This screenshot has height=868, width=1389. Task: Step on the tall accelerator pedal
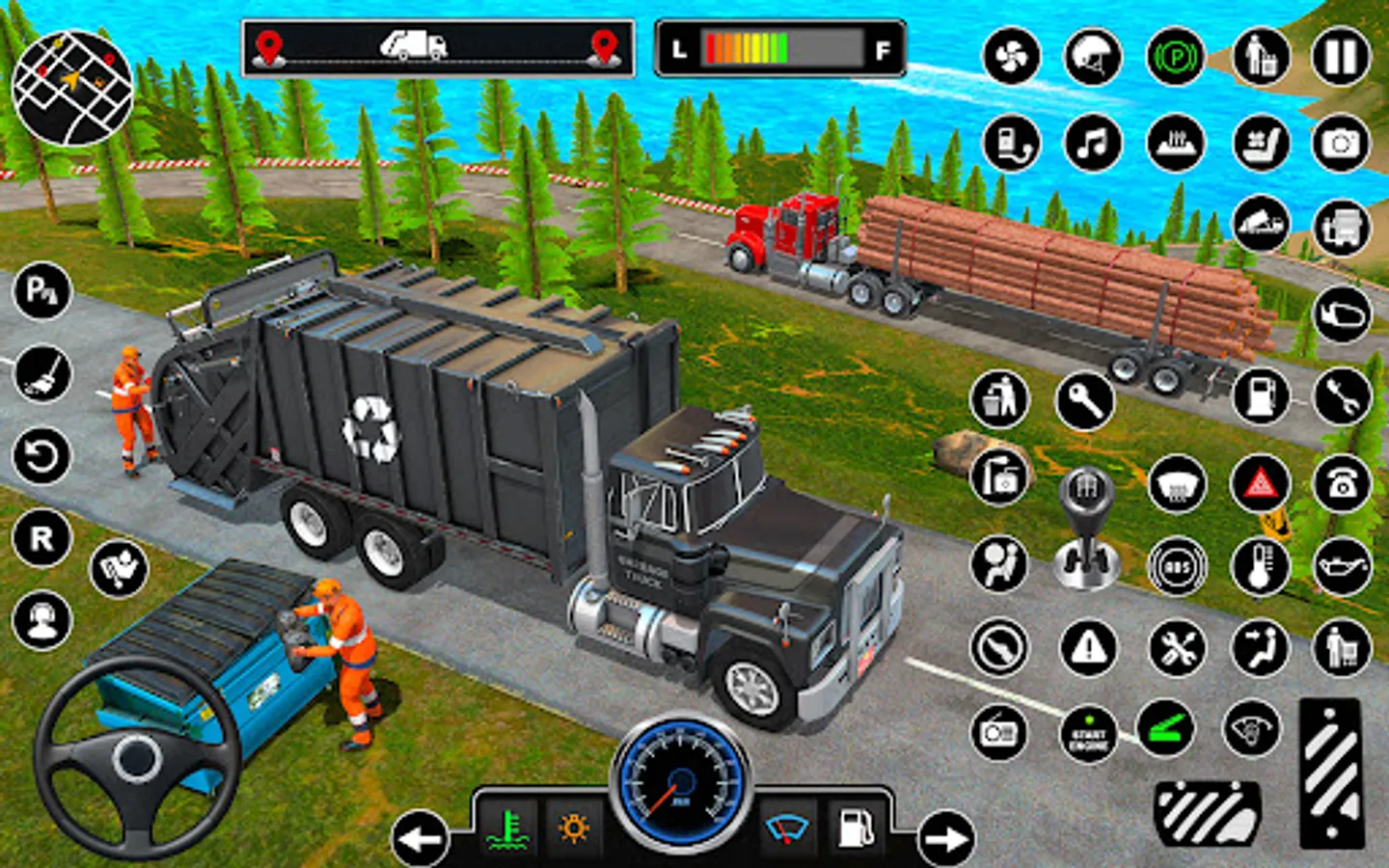[x=1331, y=772]
